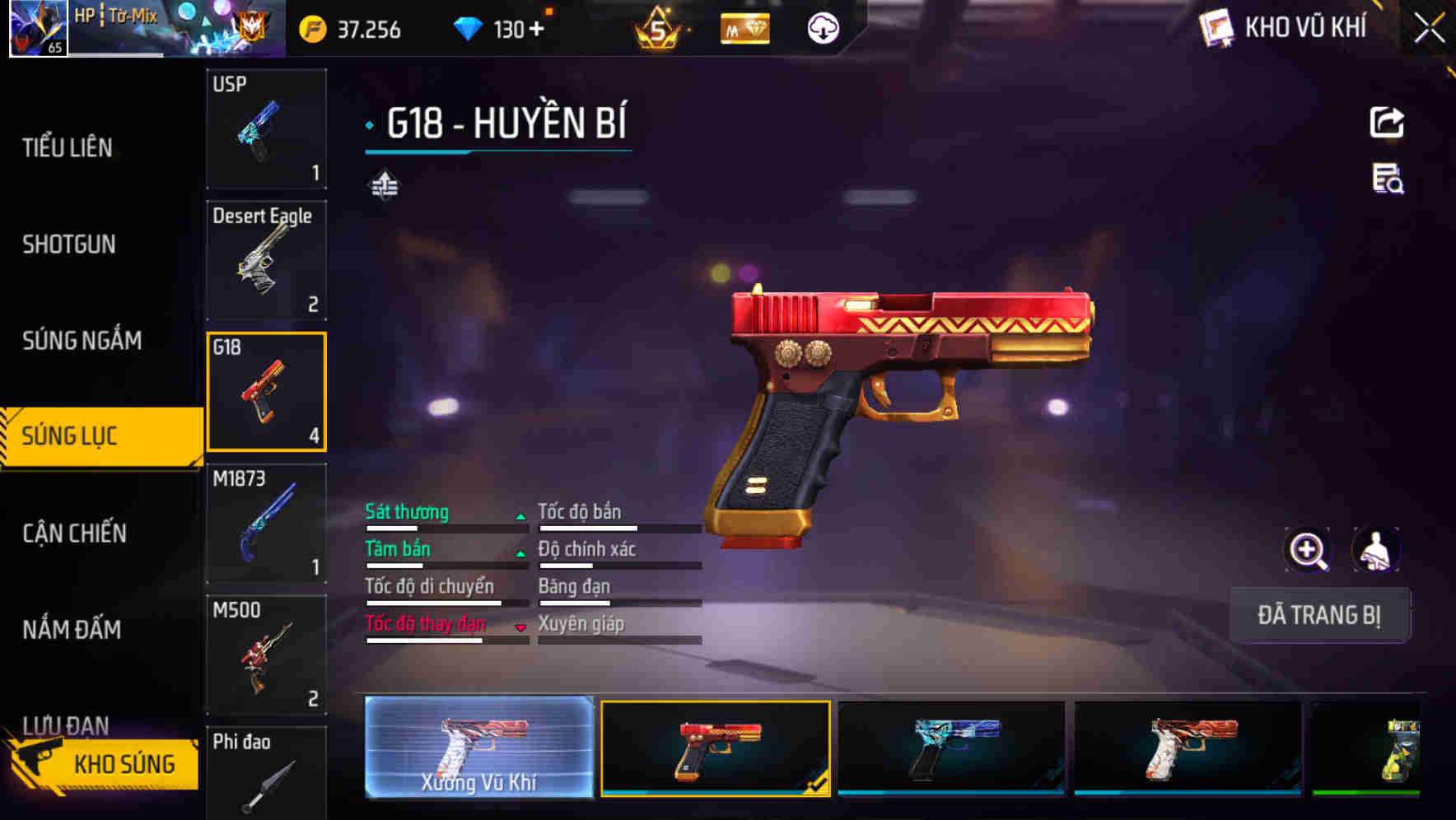The height and width of the screenshot is (820, 1456).
Task: Click the KHO SÚNG button
Action: click(x=124, y=763)
